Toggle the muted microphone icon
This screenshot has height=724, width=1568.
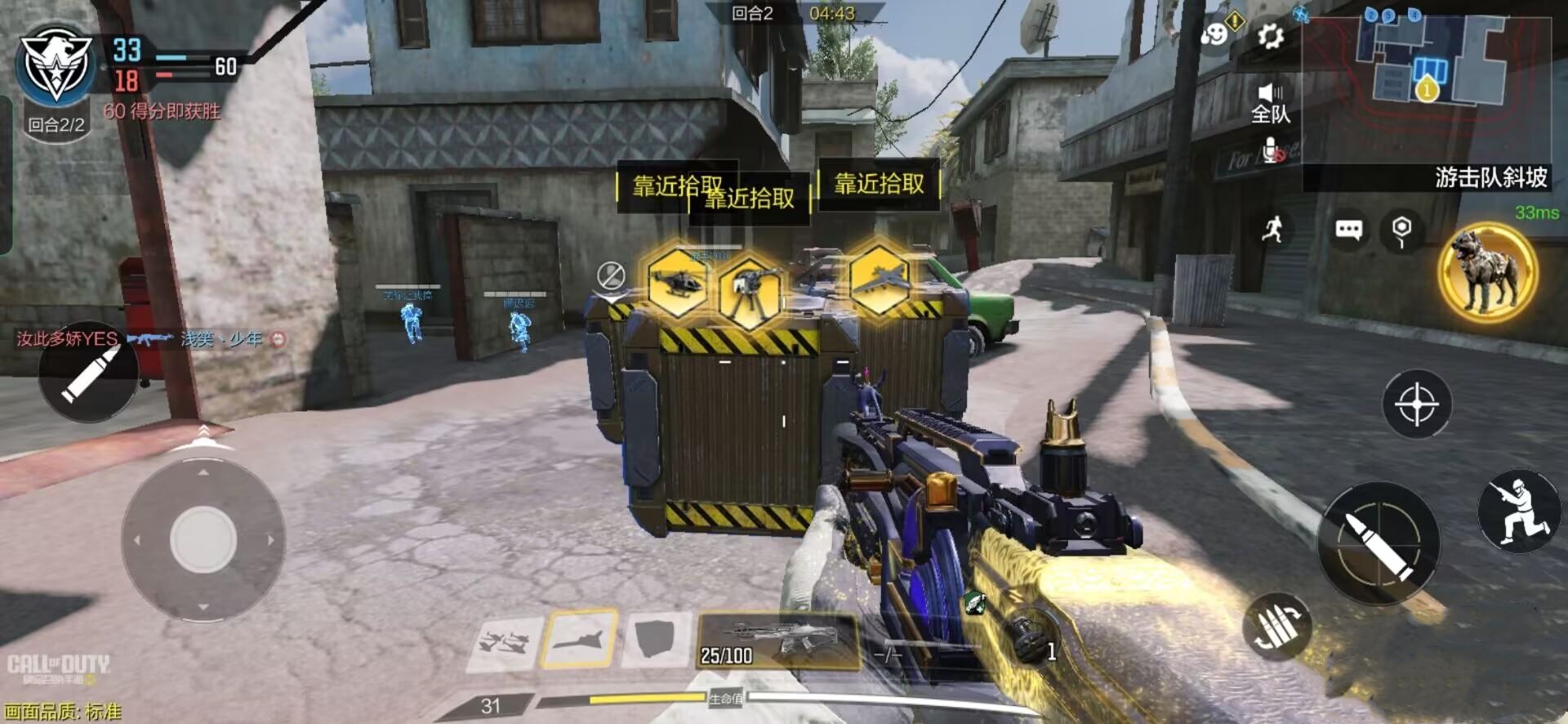click(1274, 150)
